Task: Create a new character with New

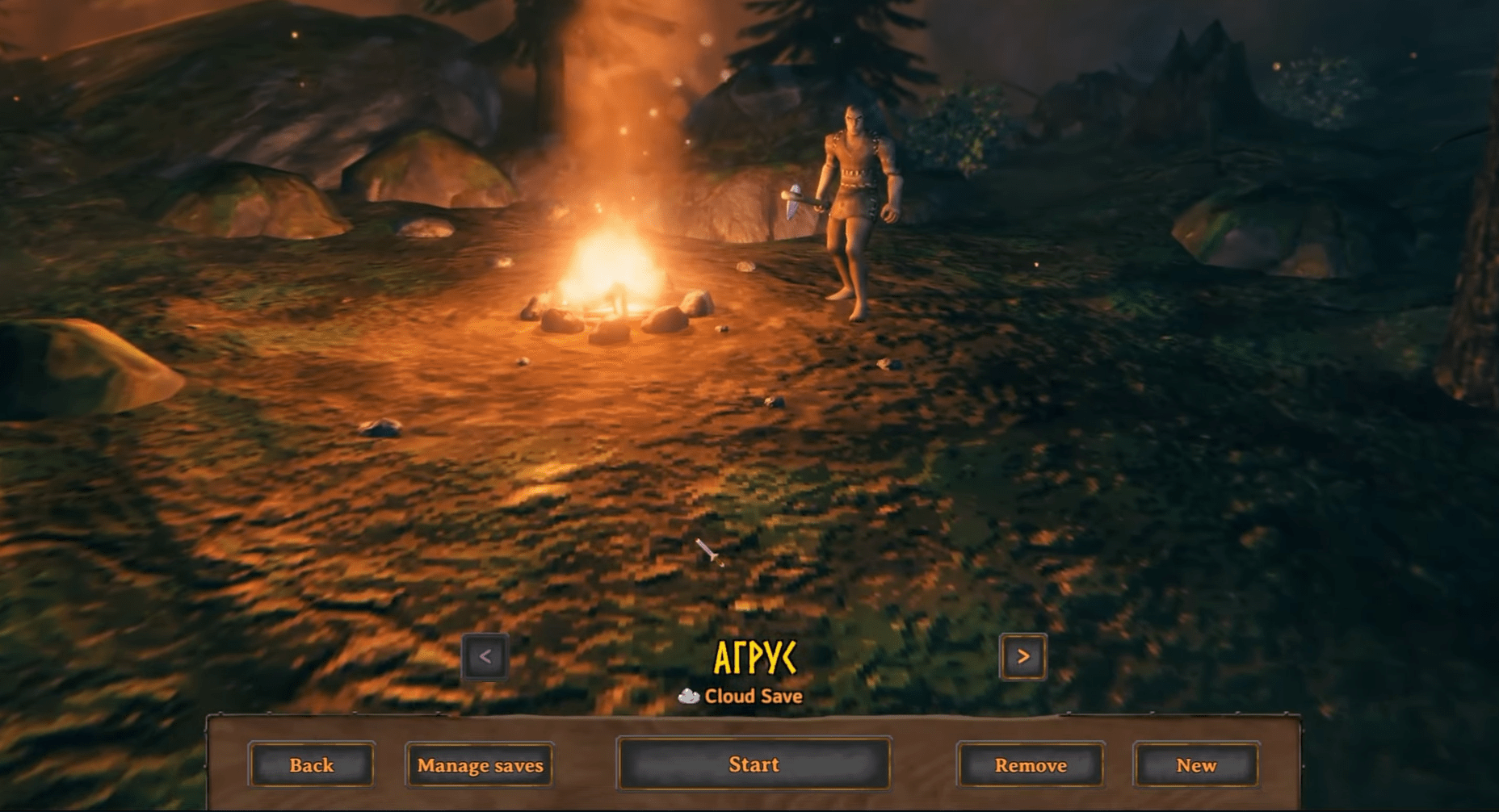Action: point(1196,764)
